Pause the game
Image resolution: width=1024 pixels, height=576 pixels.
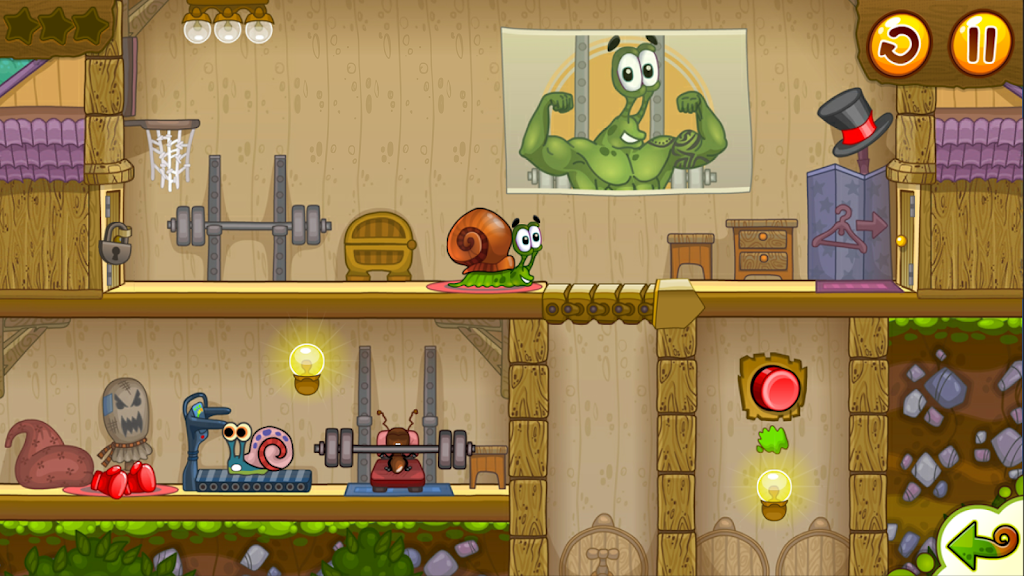tap(980, 44)
